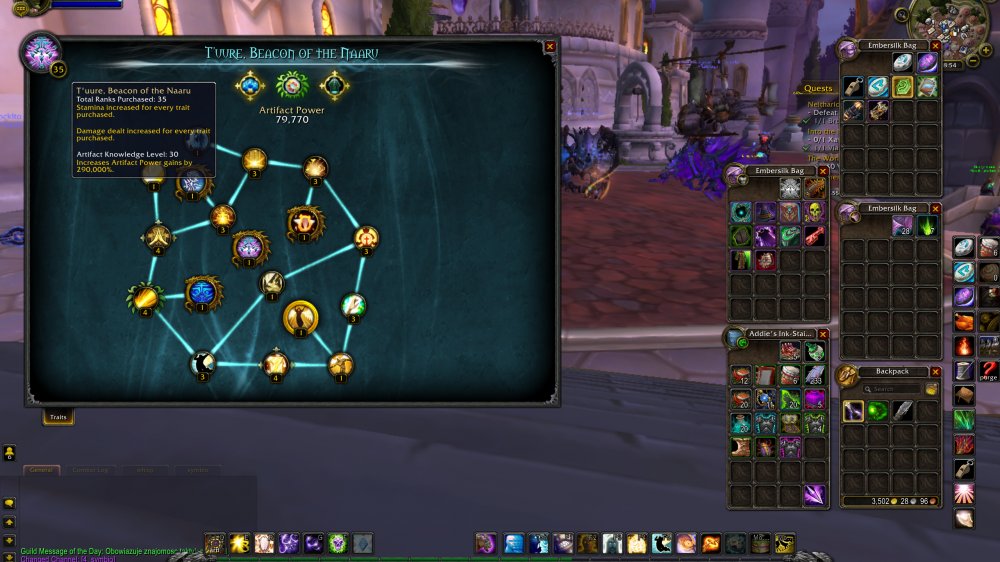Select the large gold-ringed winged figure trait
Viewport: 1000px width, 562px height.
[x=300, y=318]
